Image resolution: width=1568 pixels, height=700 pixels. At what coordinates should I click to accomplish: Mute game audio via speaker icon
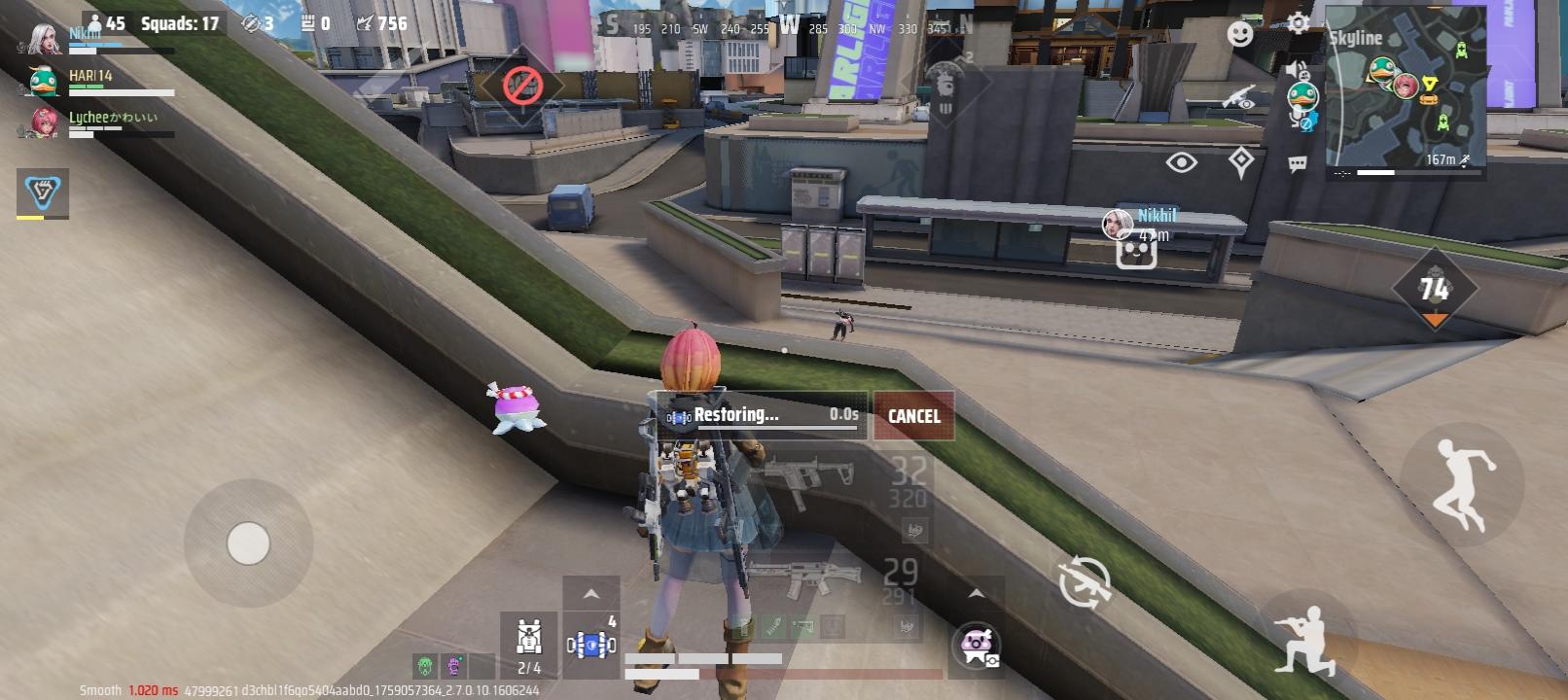1292,69
